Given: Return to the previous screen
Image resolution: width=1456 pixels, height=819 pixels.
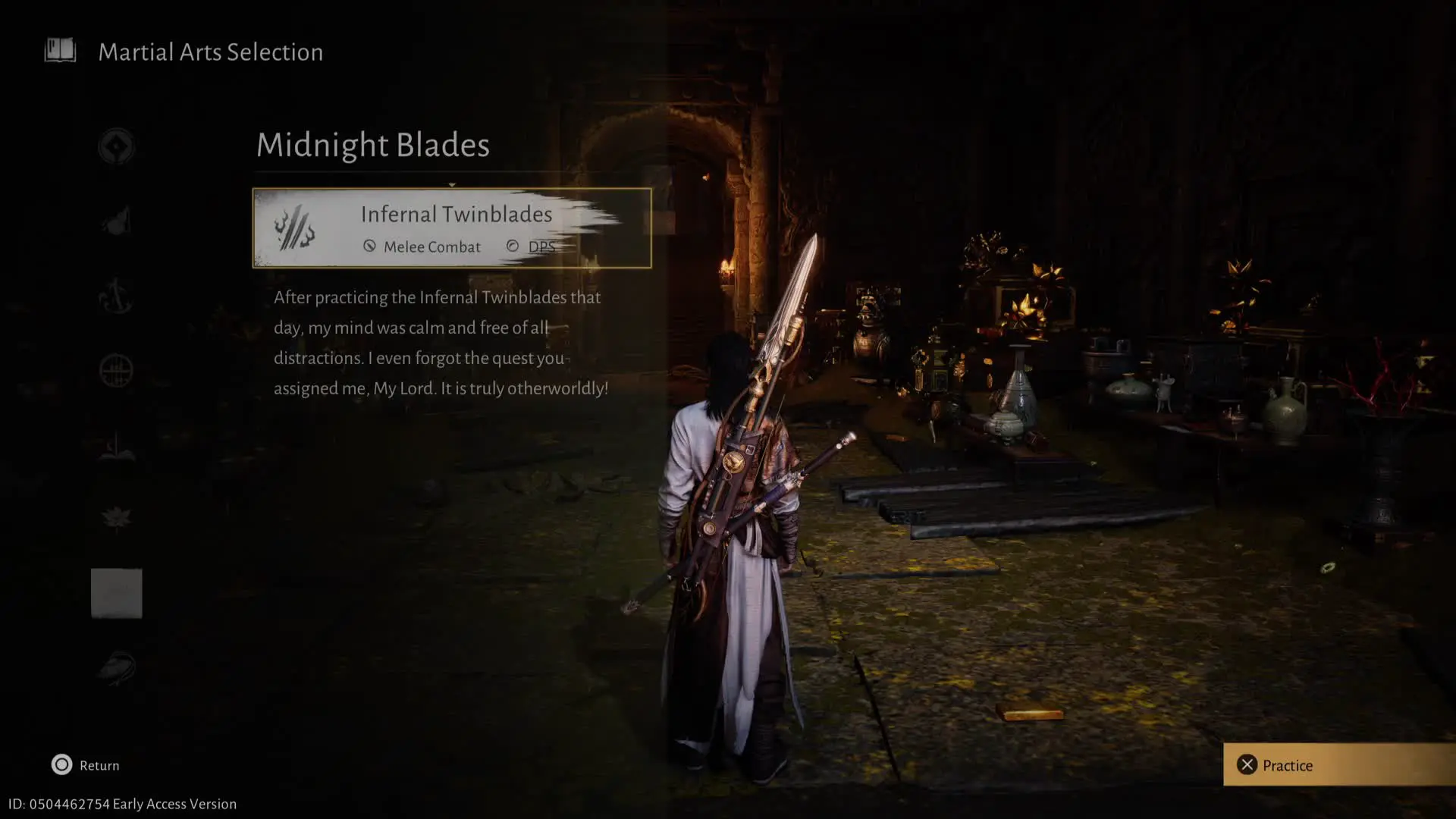Looking at the screenshot, I should tap(85, 764).
